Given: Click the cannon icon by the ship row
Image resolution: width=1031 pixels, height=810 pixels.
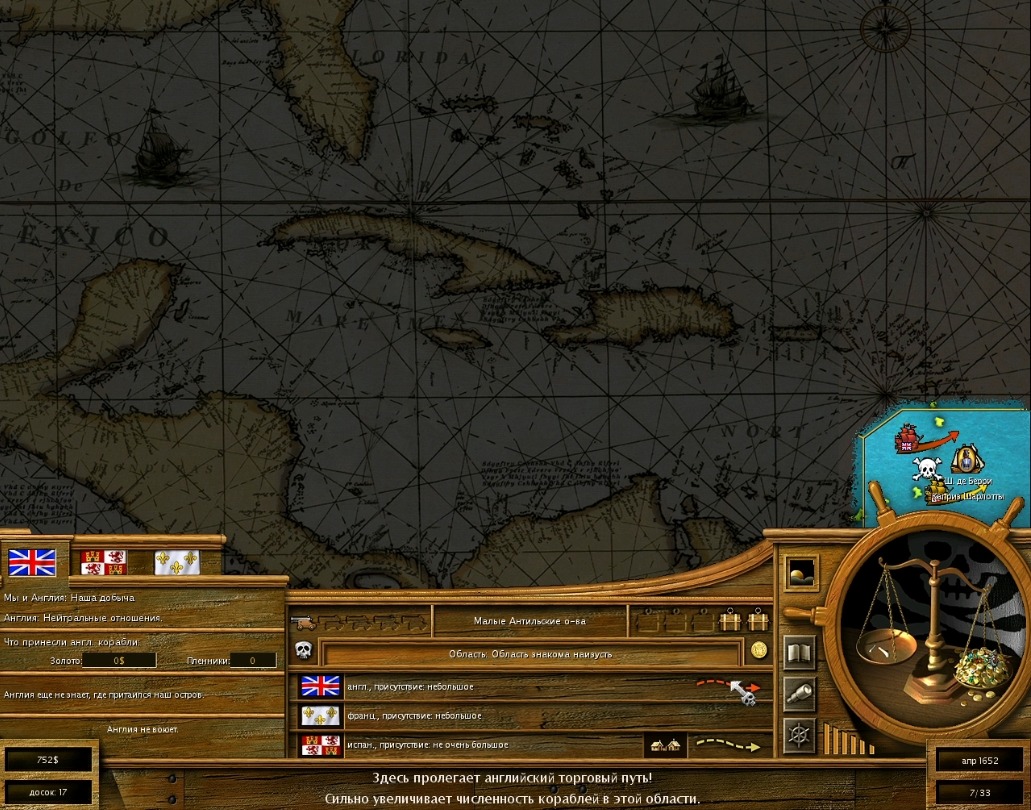Looking at the screenshot, I should click(301, 623).
